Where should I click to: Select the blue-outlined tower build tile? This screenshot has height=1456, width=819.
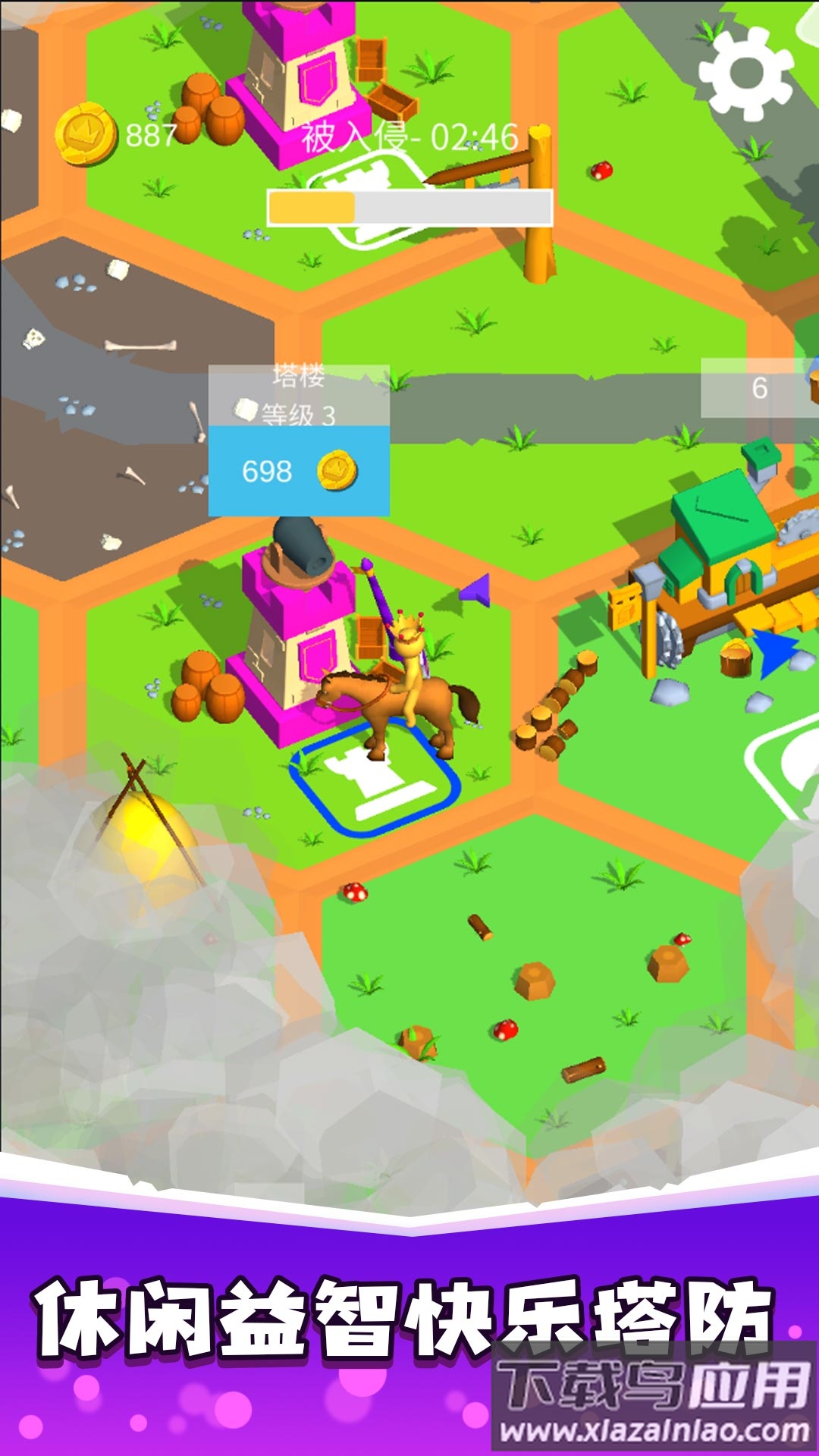[x=376, y=781]
